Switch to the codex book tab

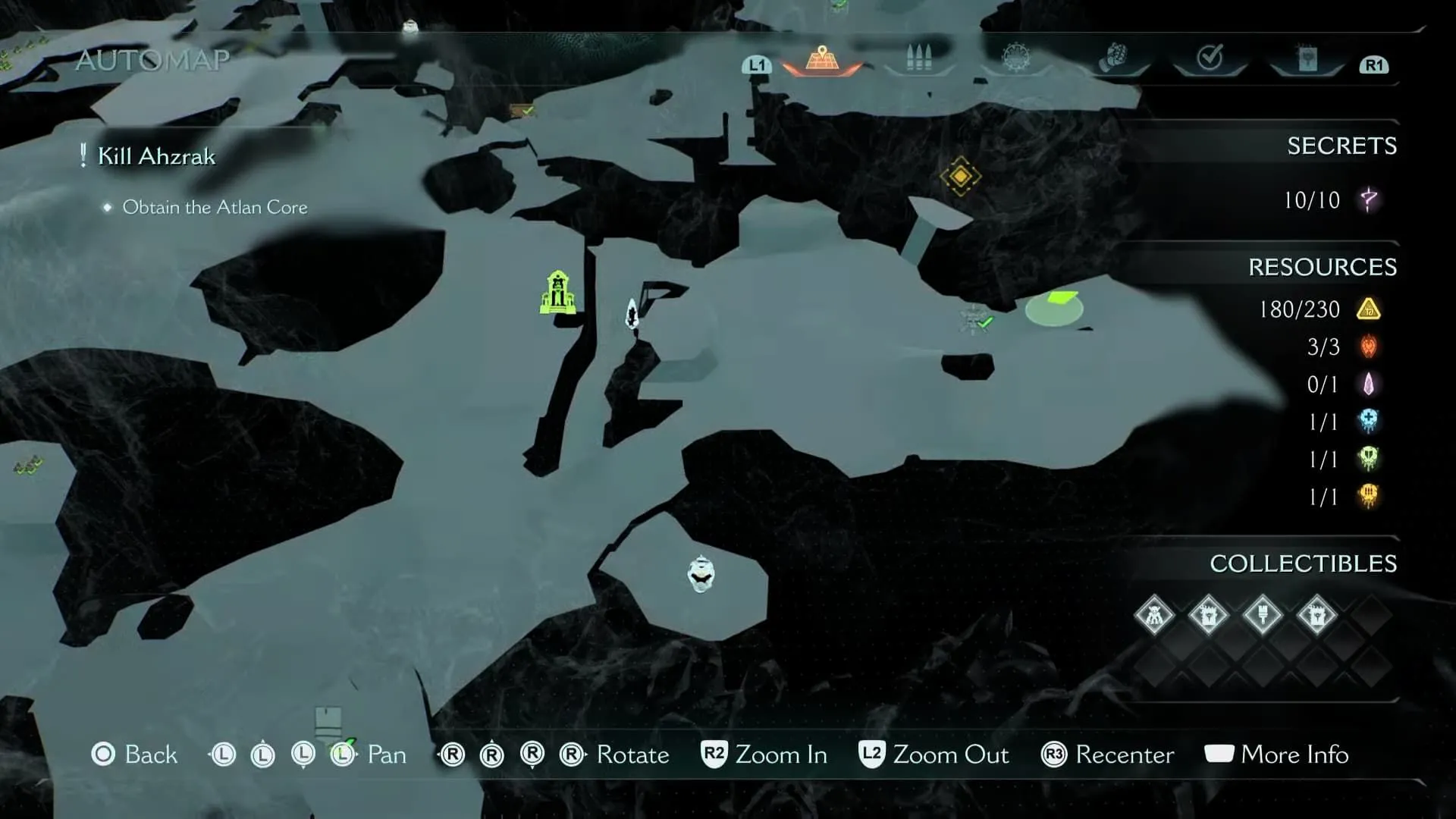[1307, 58]
